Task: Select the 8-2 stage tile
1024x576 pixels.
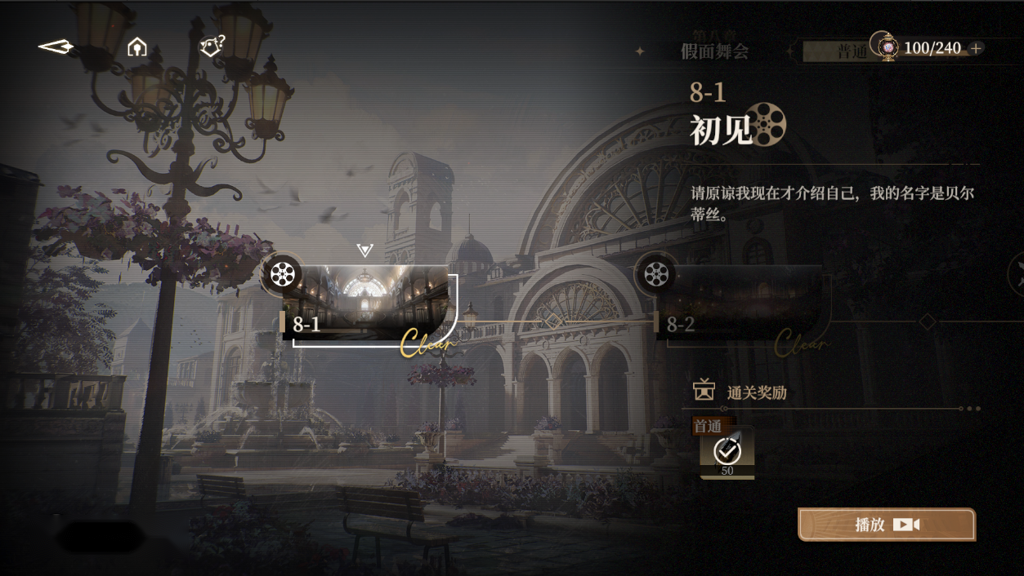Action: point(745,305)
